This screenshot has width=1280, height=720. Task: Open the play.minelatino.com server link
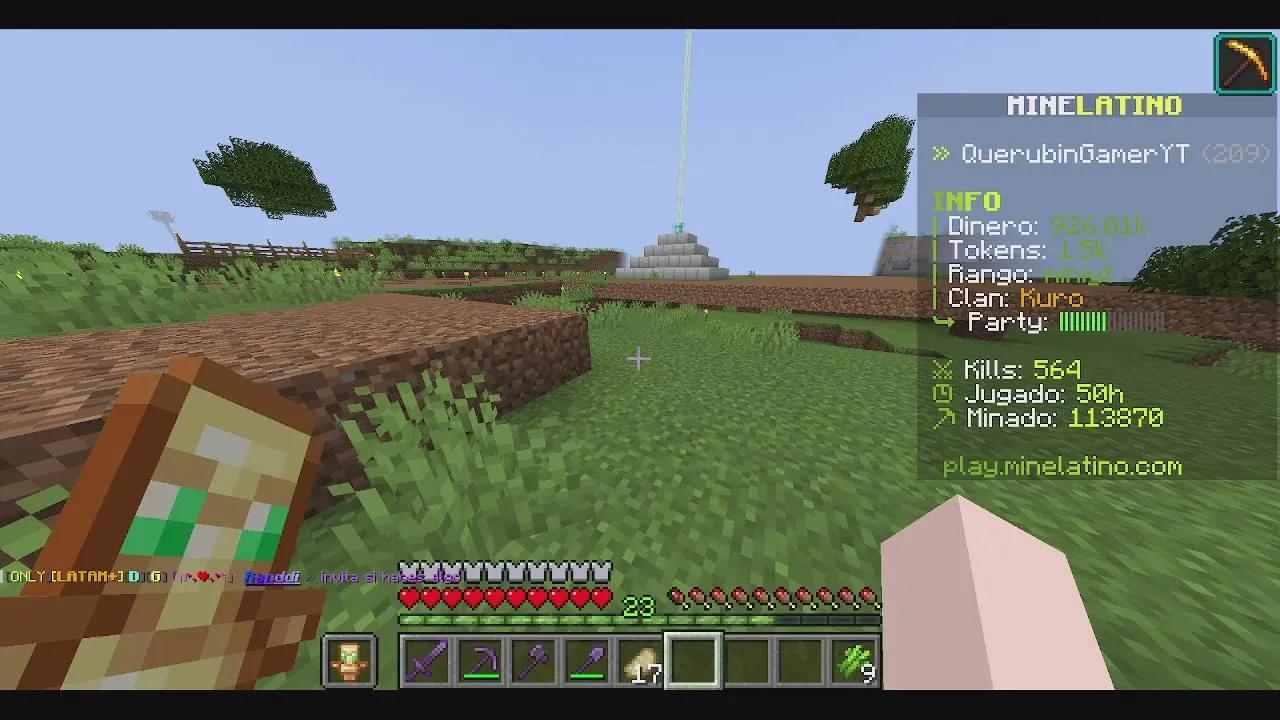pyautogui.click(x=1062, y=466)
